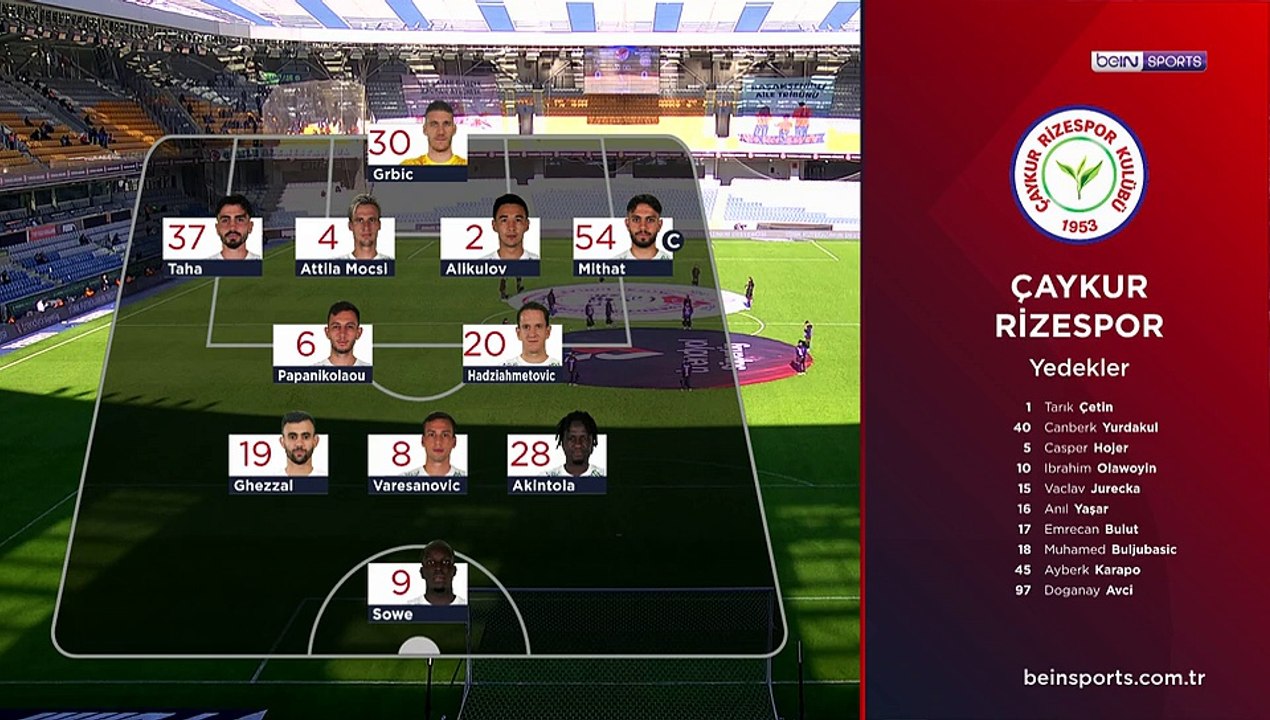
Task: Select substitute Tarık Çetin in the list
Action: pos(1078,407)
